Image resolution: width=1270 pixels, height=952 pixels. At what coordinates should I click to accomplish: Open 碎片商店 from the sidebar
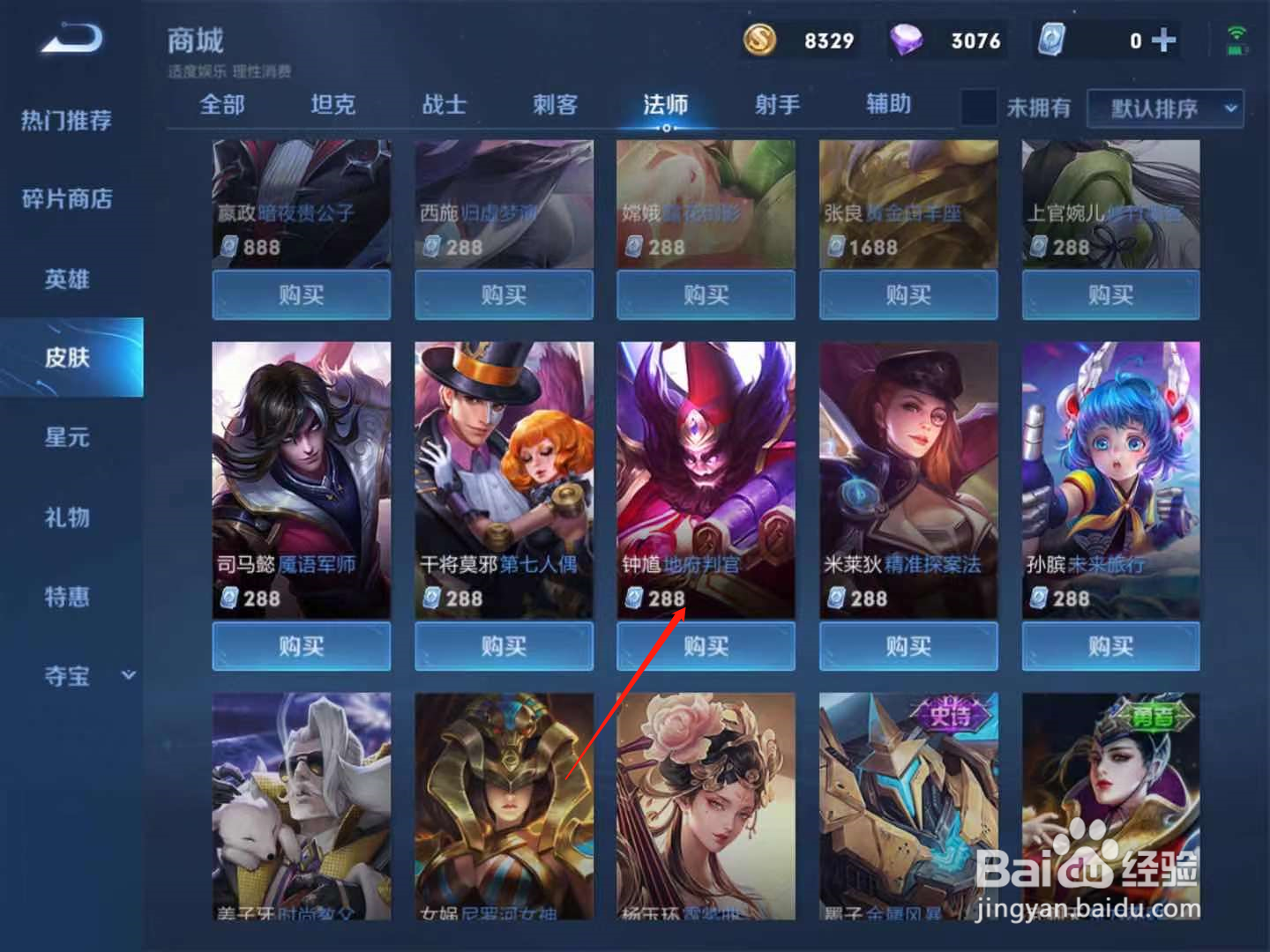(x=66, y=200)
